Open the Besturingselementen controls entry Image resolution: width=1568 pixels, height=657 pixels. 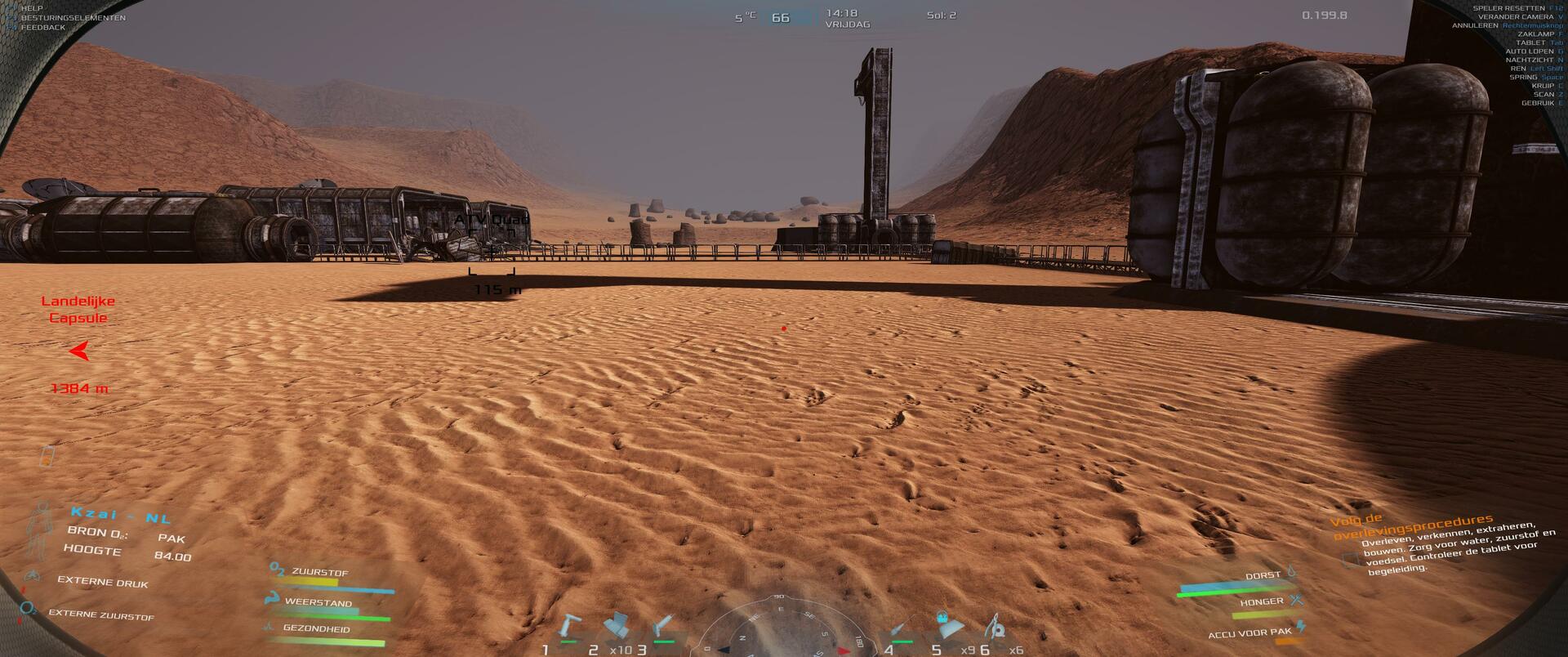pos(73,18)
